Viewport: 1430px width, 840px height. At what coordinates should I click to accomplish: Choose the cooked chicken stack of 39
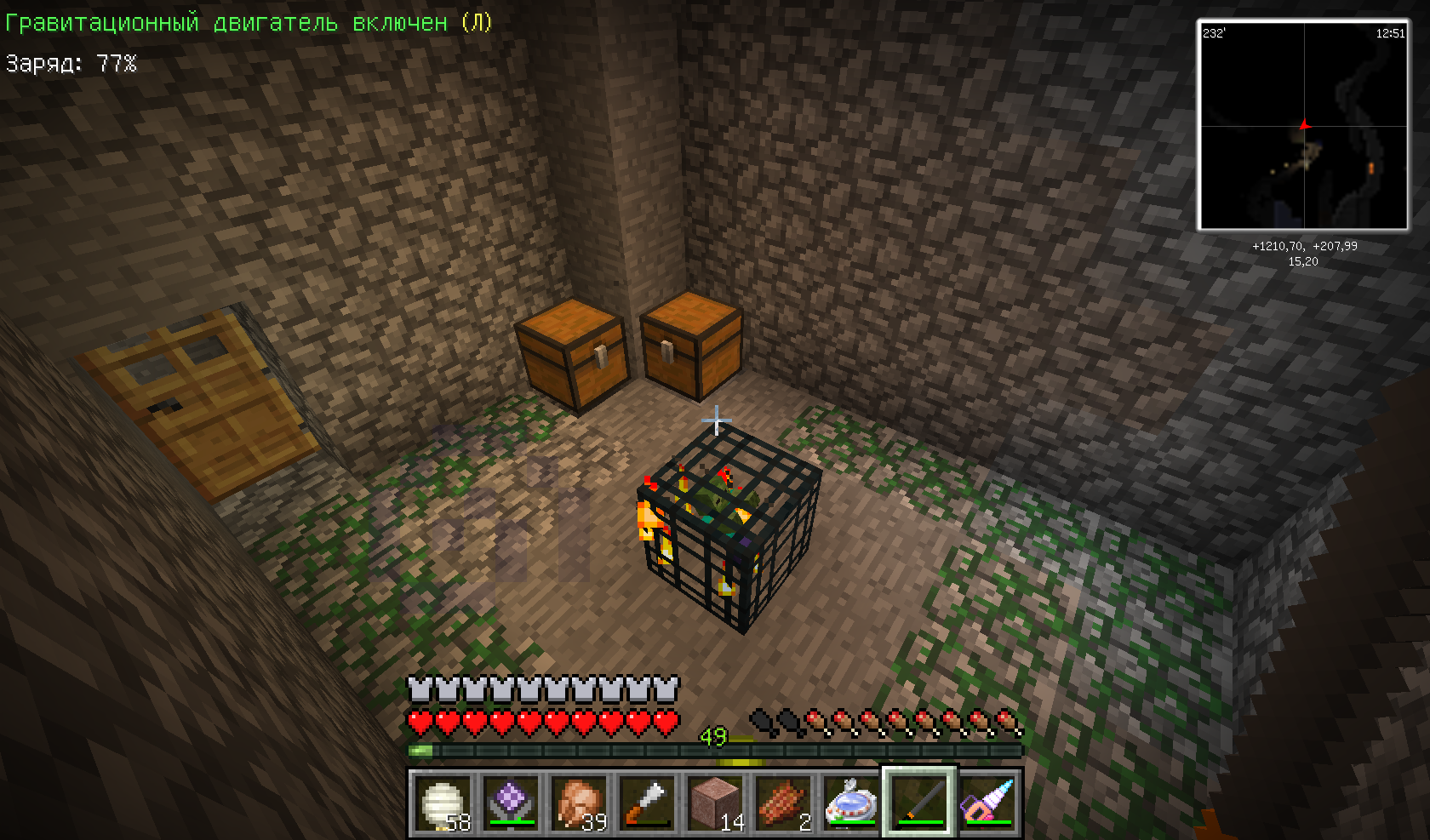pos(579,803)
